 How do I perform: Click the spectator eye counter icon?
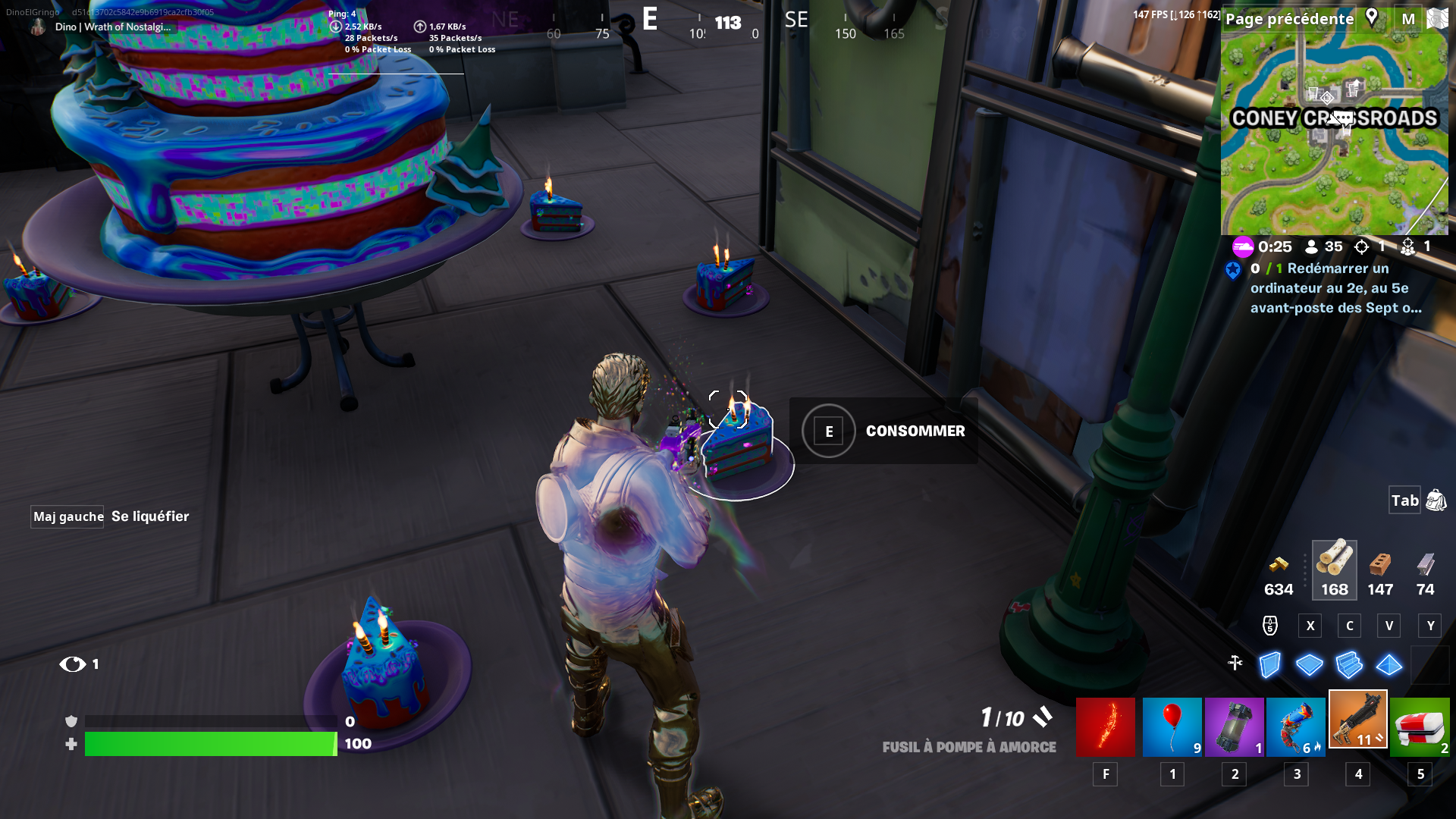click(x=74, y=664)
